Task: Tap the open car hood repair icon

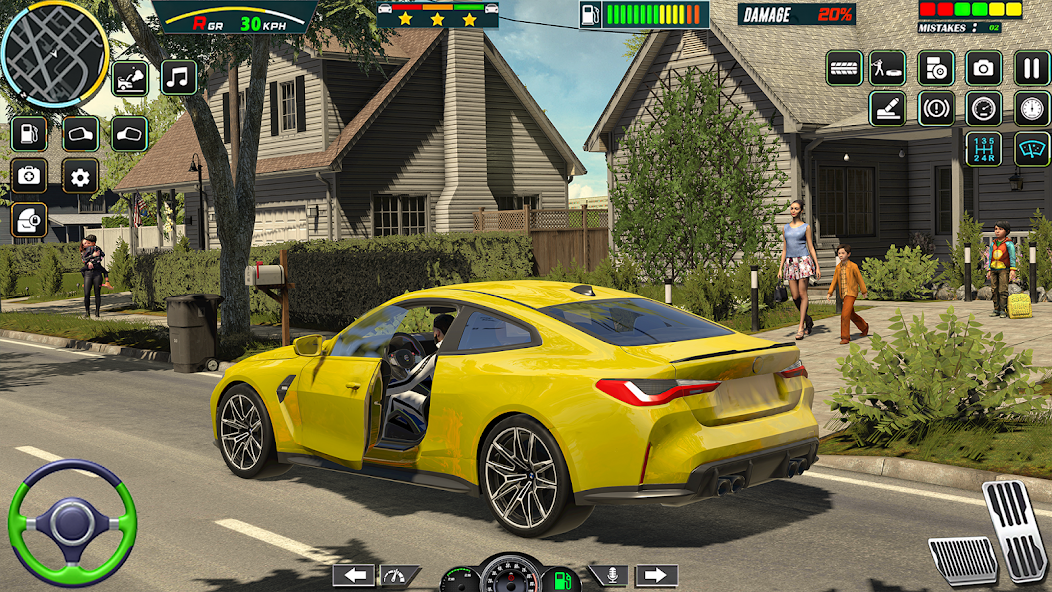Action: click(x=130, y=78)
